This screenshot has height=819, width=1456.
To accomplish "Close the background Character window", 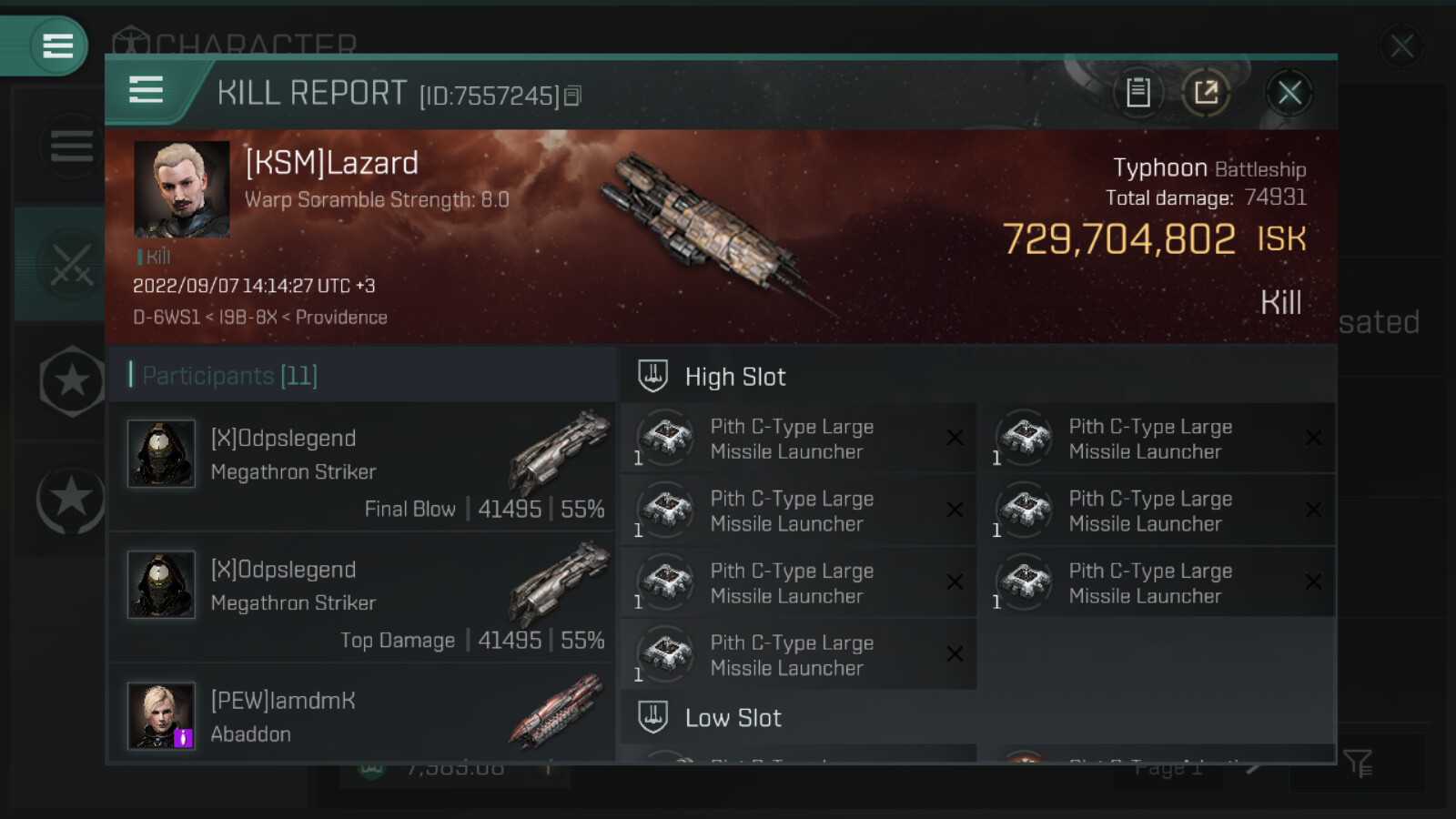I will click(1401, 45).
